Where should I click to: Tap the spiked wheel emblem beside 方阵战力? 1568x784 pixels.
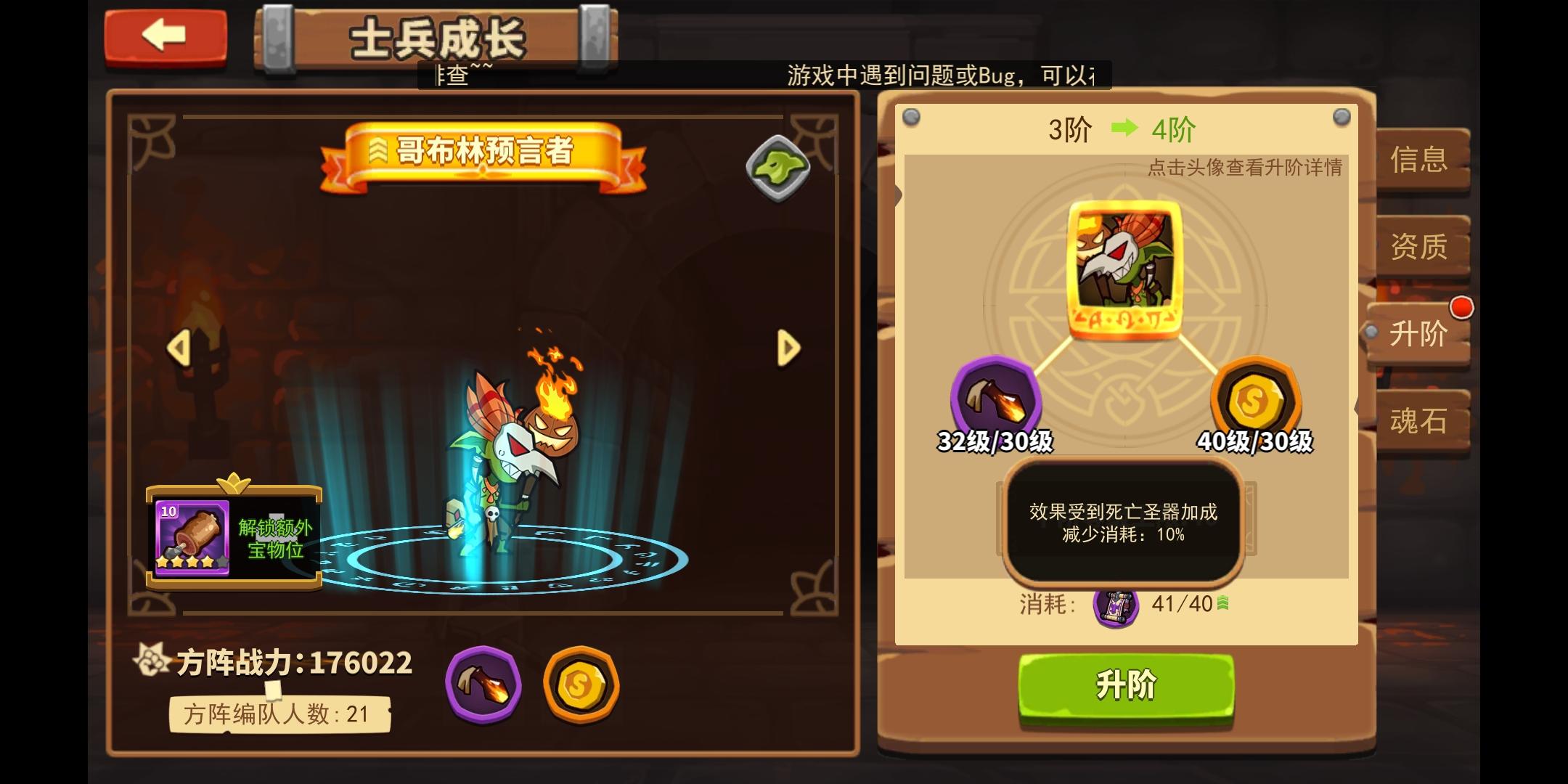click(152, 661)
